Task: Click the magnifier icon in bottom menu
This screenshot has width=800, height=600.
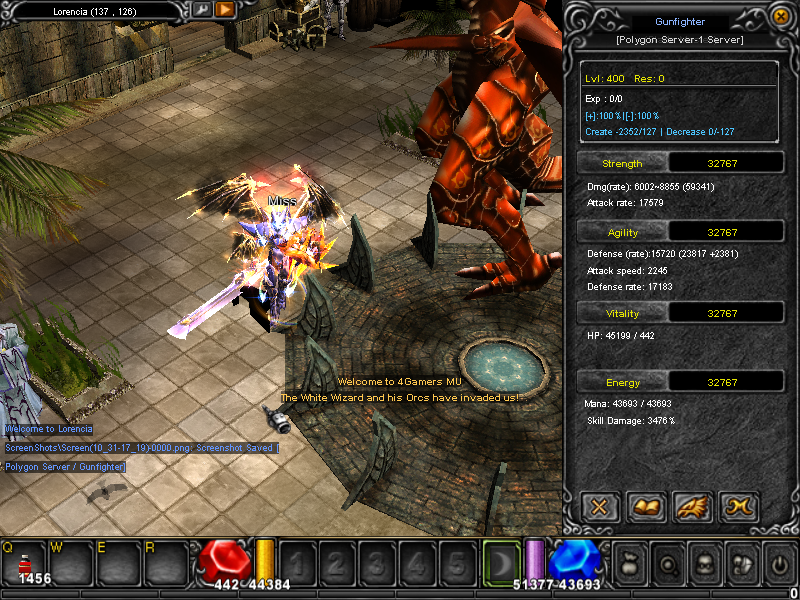Action: point(667,563)
